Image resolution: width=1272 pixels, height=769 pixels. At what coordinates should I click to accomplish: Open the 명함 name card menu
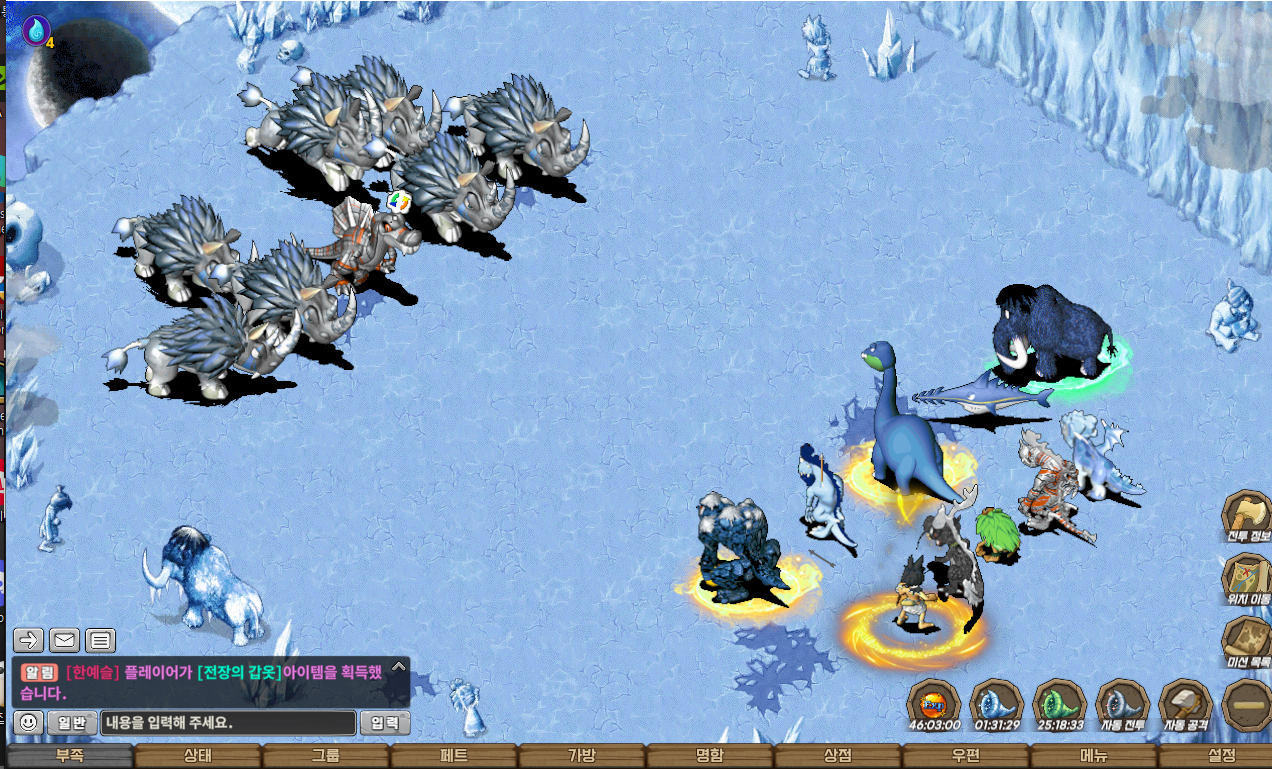(x=710, y=756)
